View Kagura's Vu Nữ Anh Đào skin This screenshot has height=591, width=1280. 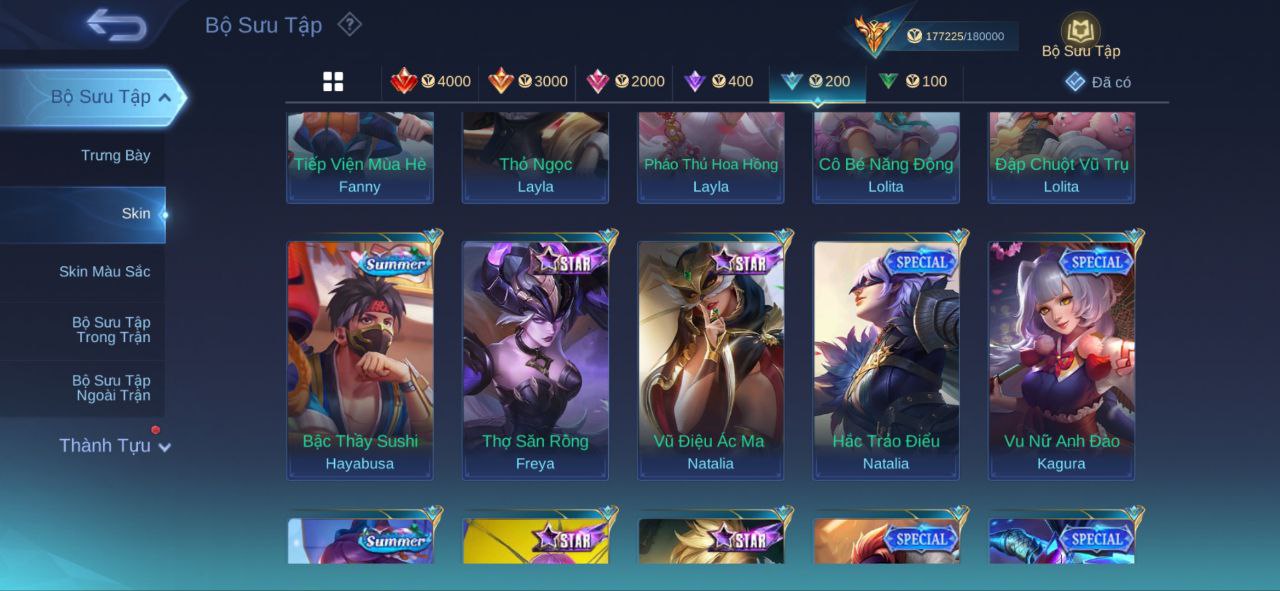[x=1061, y=360]
